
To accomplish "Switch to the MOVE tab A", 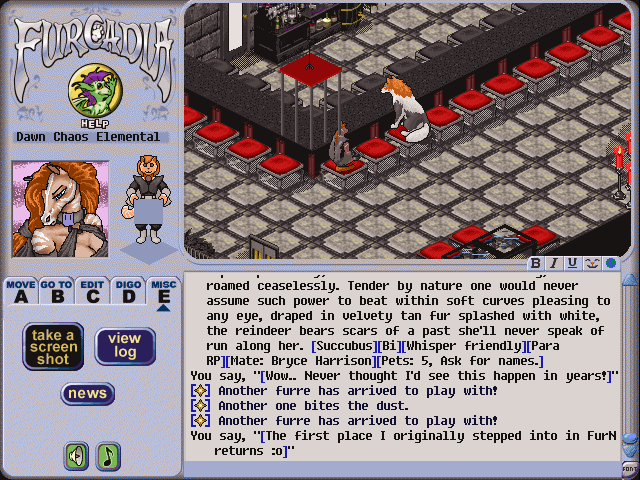I will coord(20,291).
